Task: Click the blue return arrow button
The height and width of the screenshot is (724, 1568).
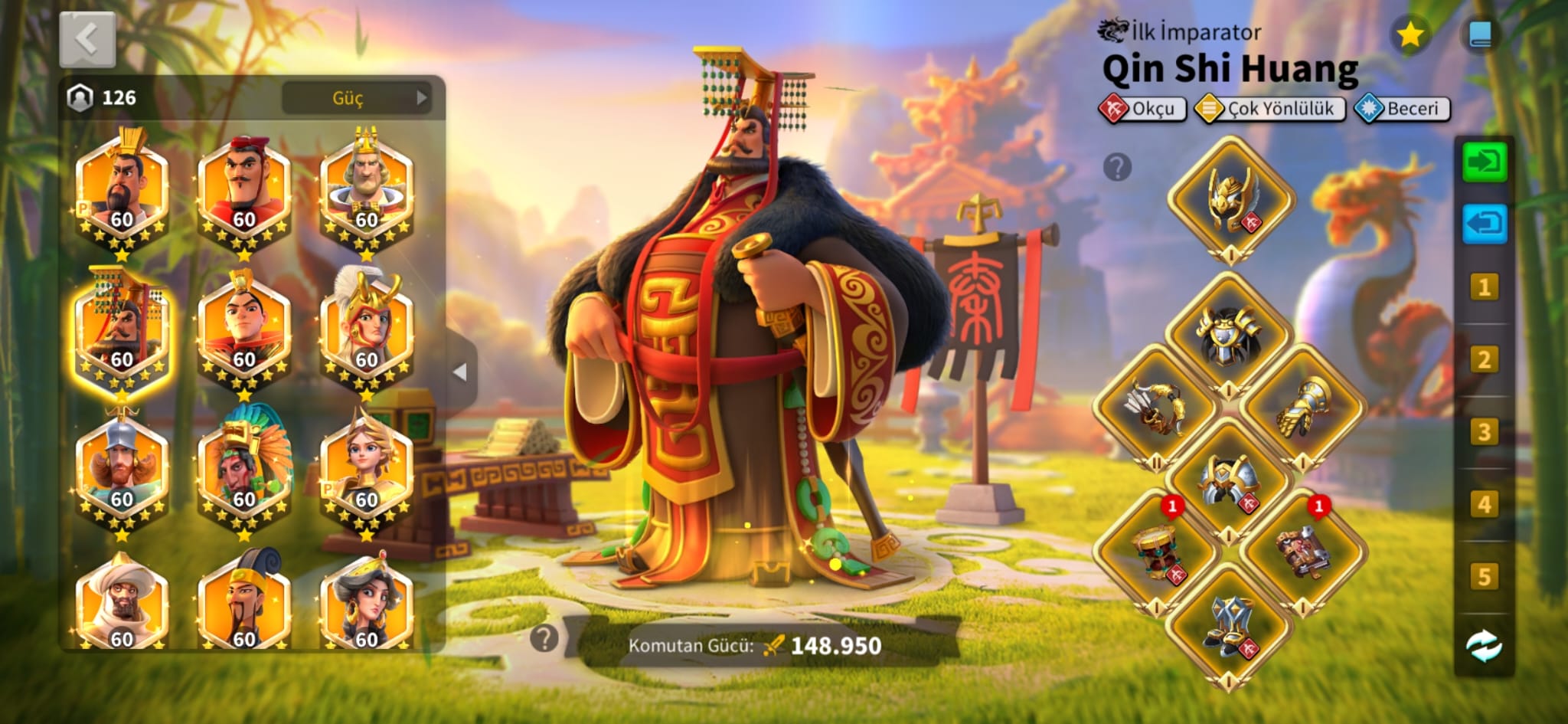Action: [x=1484, y=224]
